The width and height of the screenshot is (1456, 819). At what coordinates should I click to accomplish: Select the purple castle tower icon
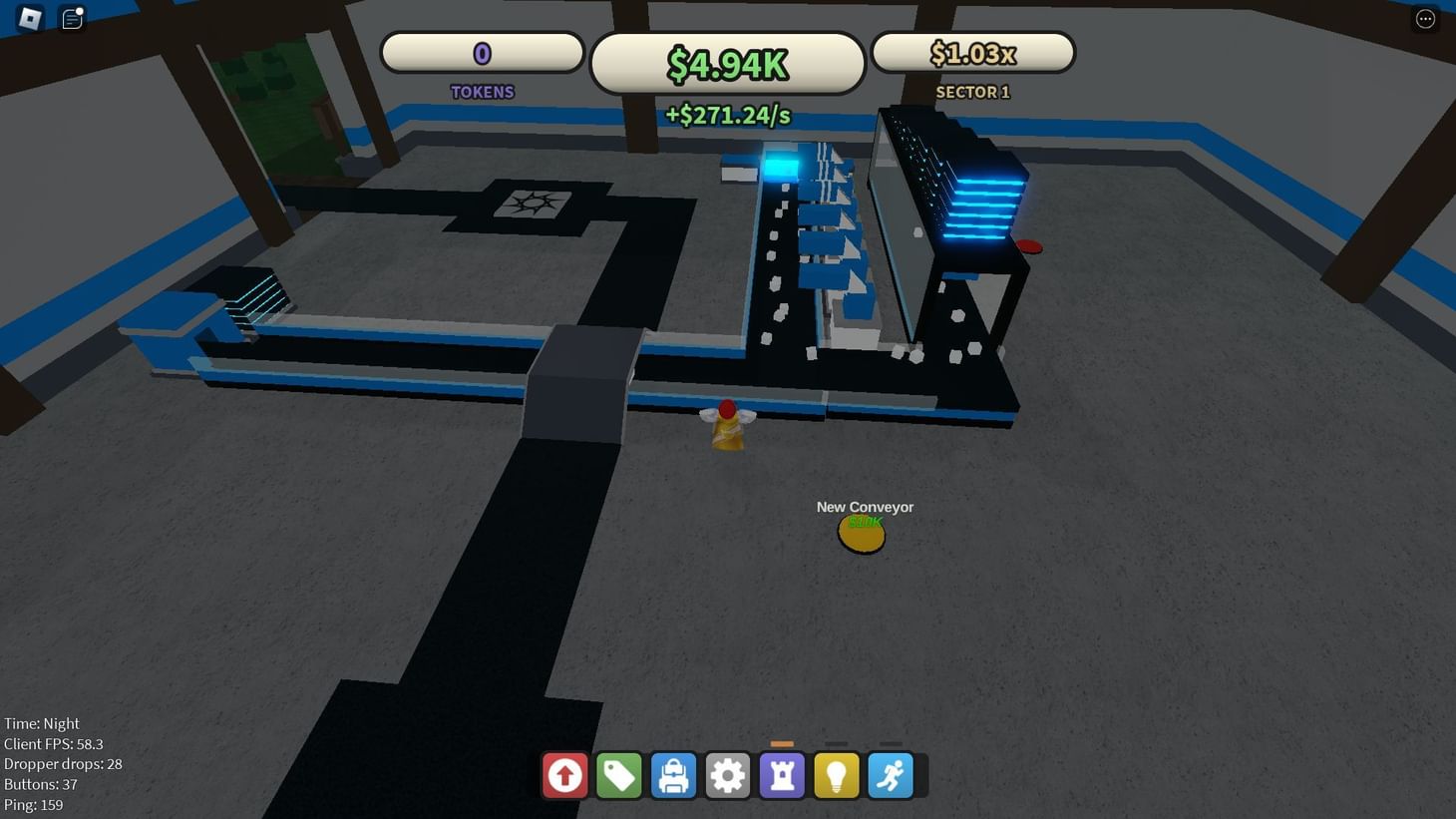[x=782, y=774]
